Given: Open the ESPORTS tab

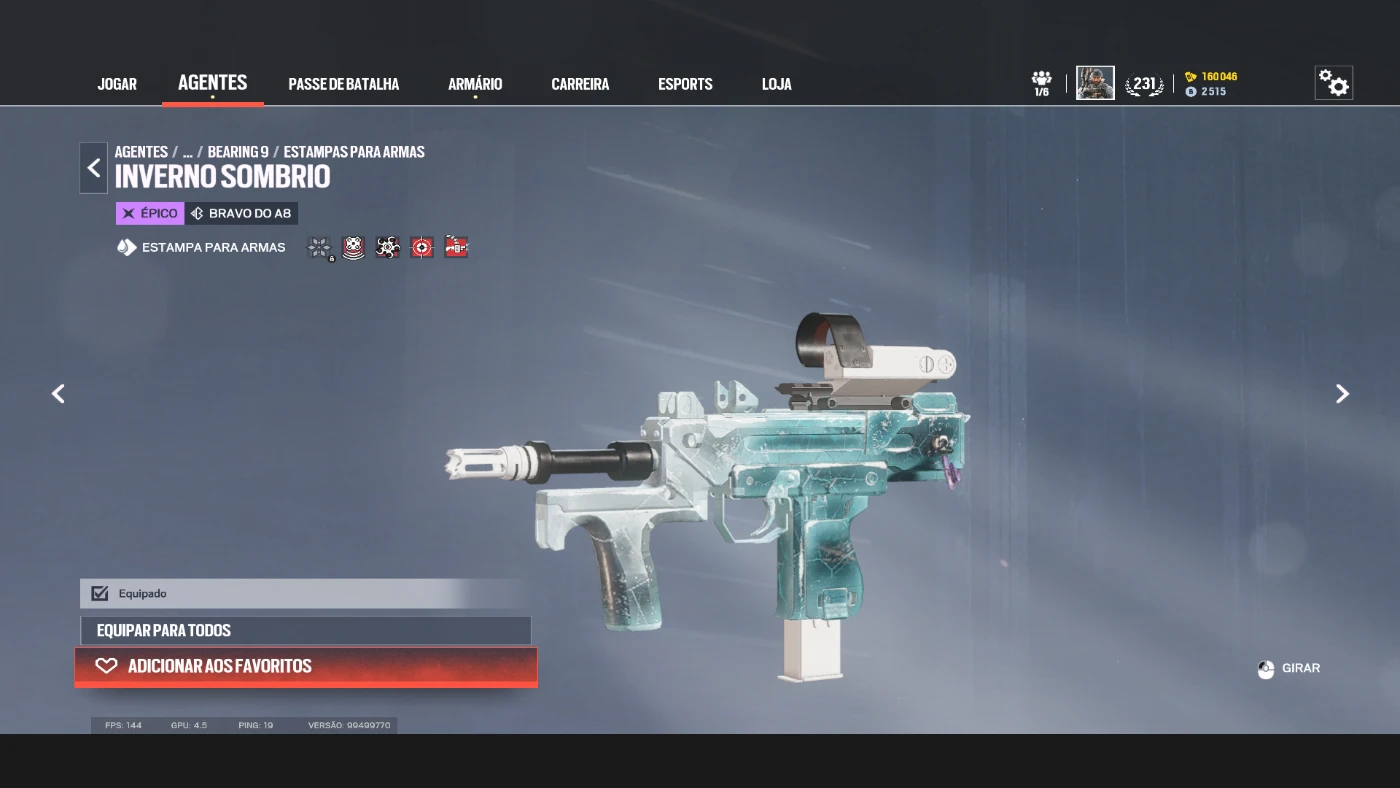Looking at the screenshot, I should point(685,84).
